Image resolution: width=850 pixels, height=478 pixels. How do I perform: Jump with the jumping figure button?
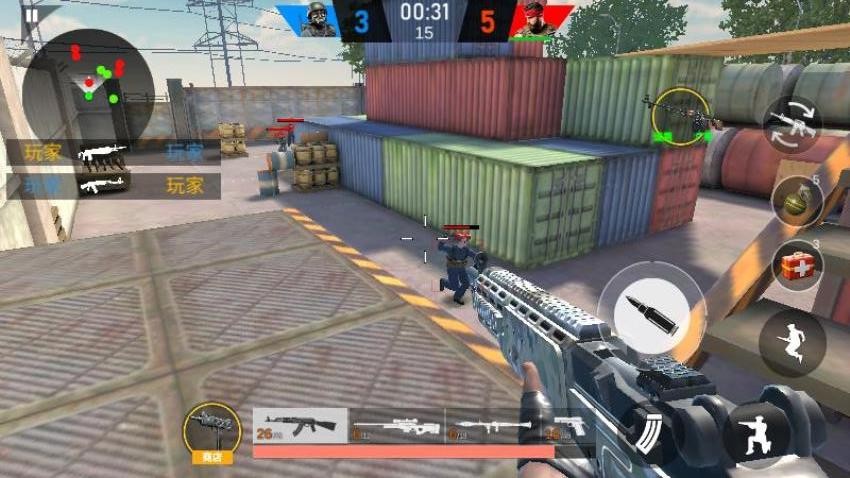point(791,343)
